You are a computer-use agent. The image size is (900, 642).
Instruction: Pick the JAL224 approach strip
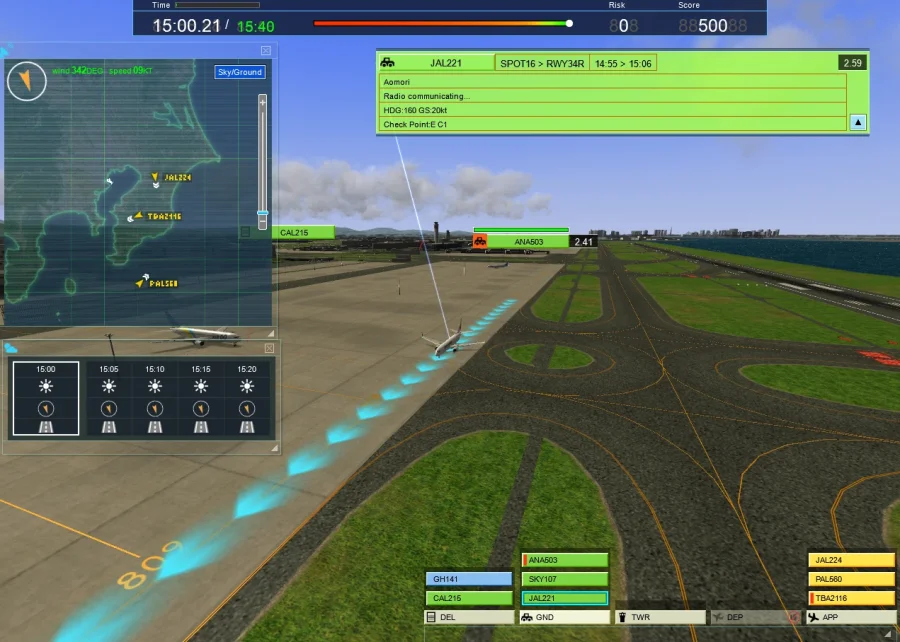click(x=852, y=560)
